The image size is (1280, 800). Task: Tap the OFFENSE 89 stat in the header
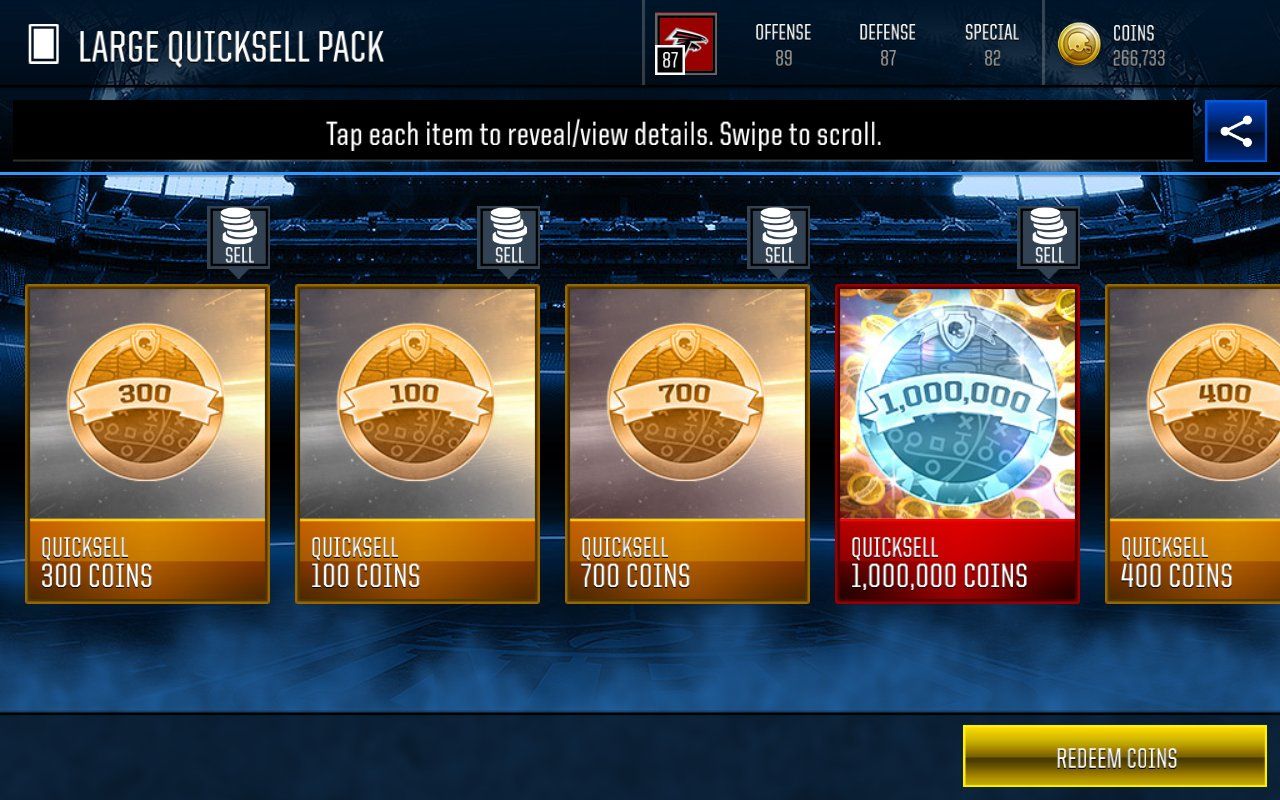click(x=784, y=44)
